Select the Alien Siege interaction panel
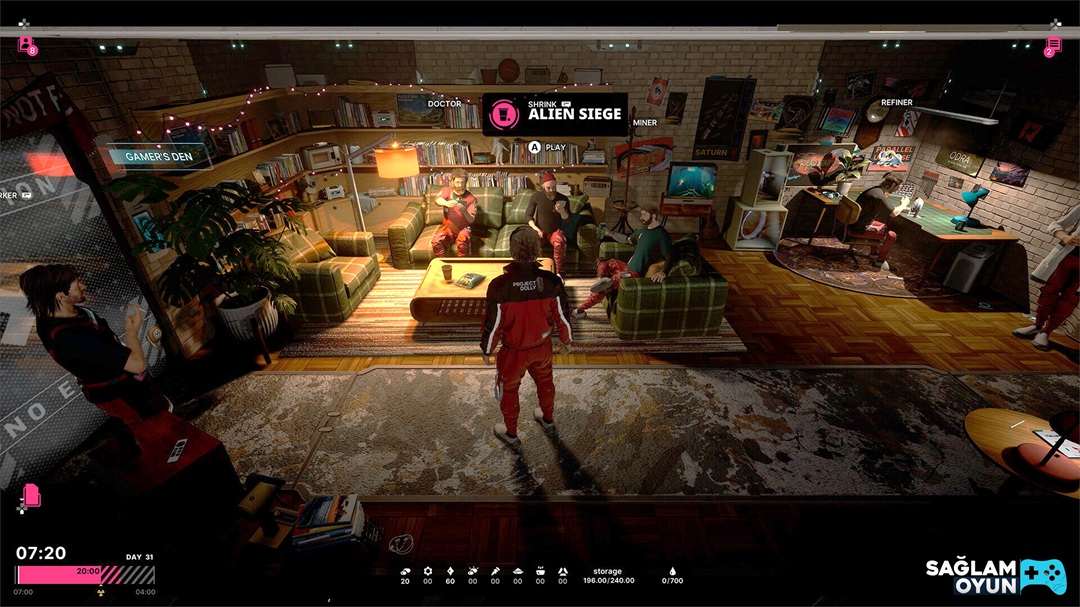Image resolution: width=1080 pixels, height=607 pixels. click(x=555, y=114)
